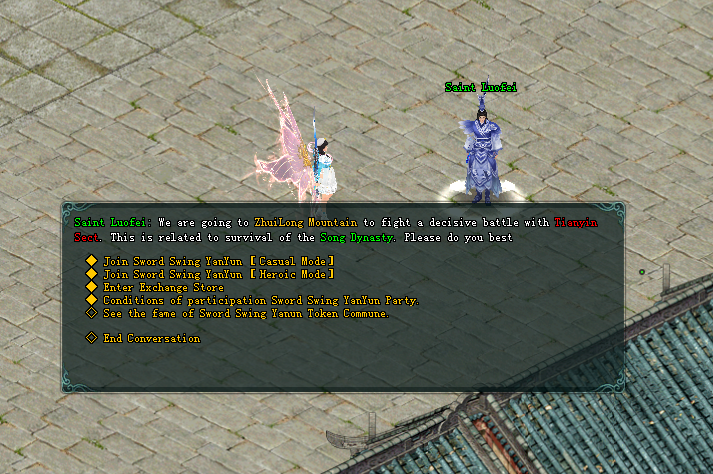
Task: Join Sword Swing YanYun Casual Mode
Action: click(x=218, y=261)
